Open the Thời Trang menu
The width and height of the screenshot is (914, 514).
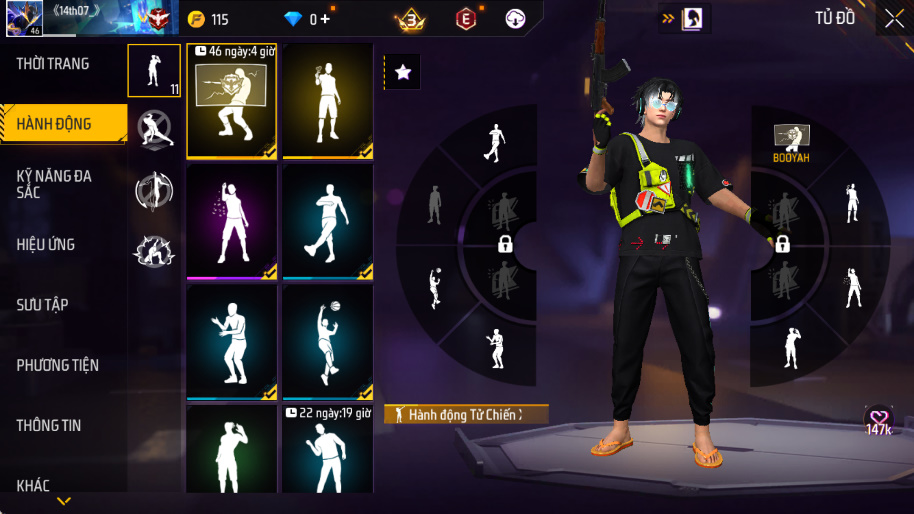(x=53, y=64)
